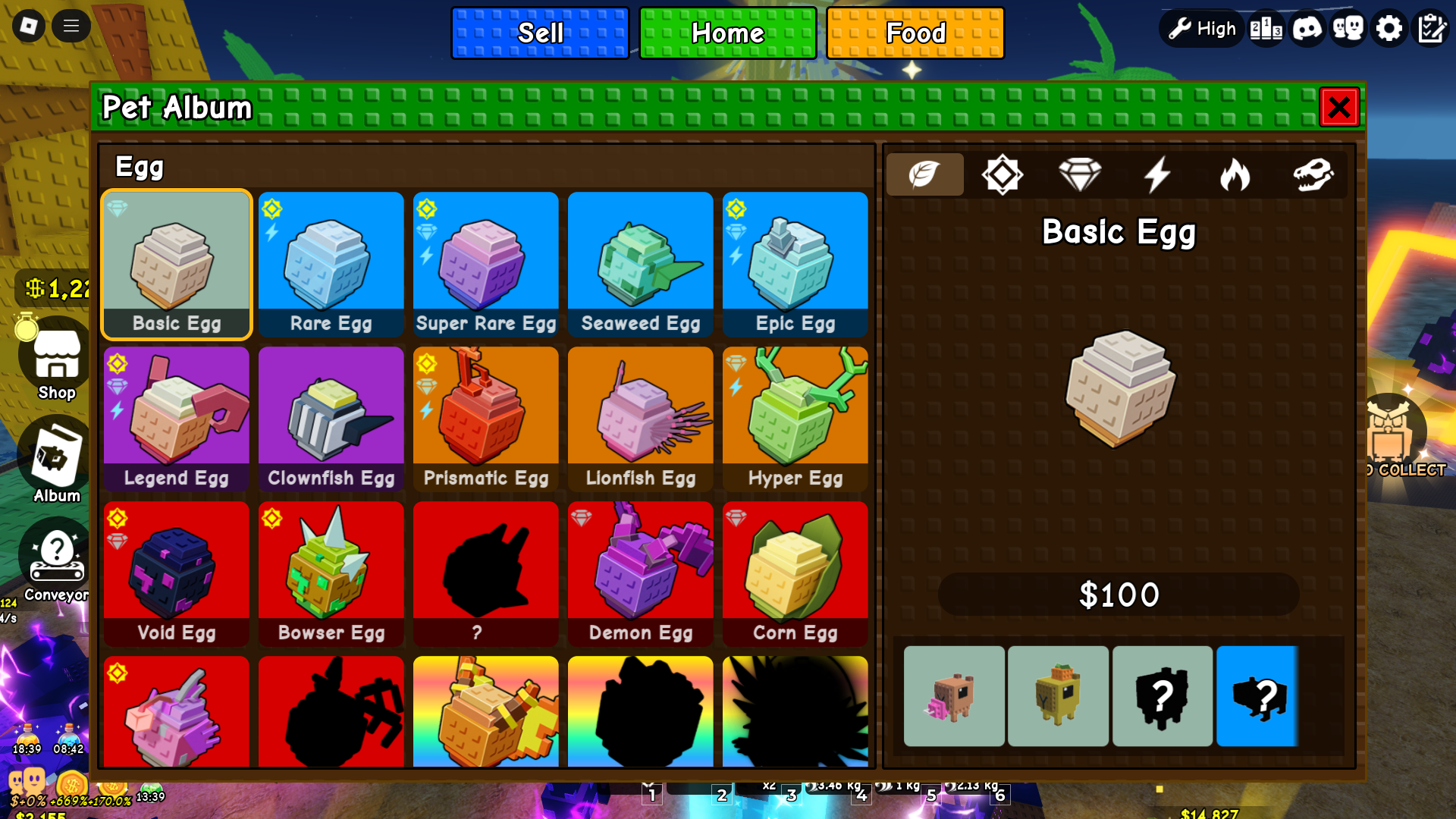Open the orange Food button
This screenshot has width=1456, height=819.
click(x=915, y=33)
